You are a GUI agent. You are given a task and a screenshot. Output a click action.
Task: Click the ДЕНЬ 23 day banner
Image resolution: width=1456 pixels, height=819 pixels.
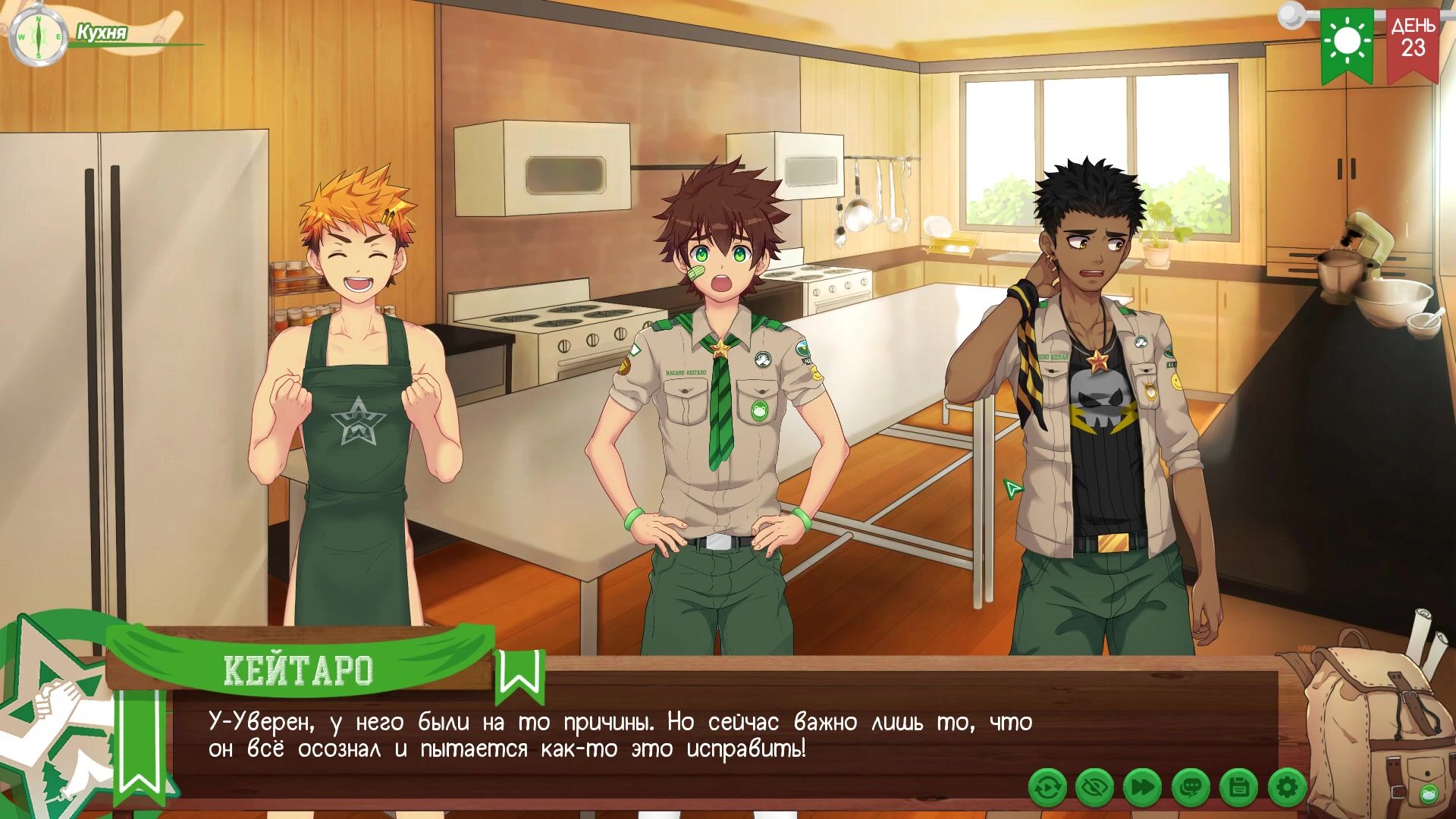(x=1413, y=42)
